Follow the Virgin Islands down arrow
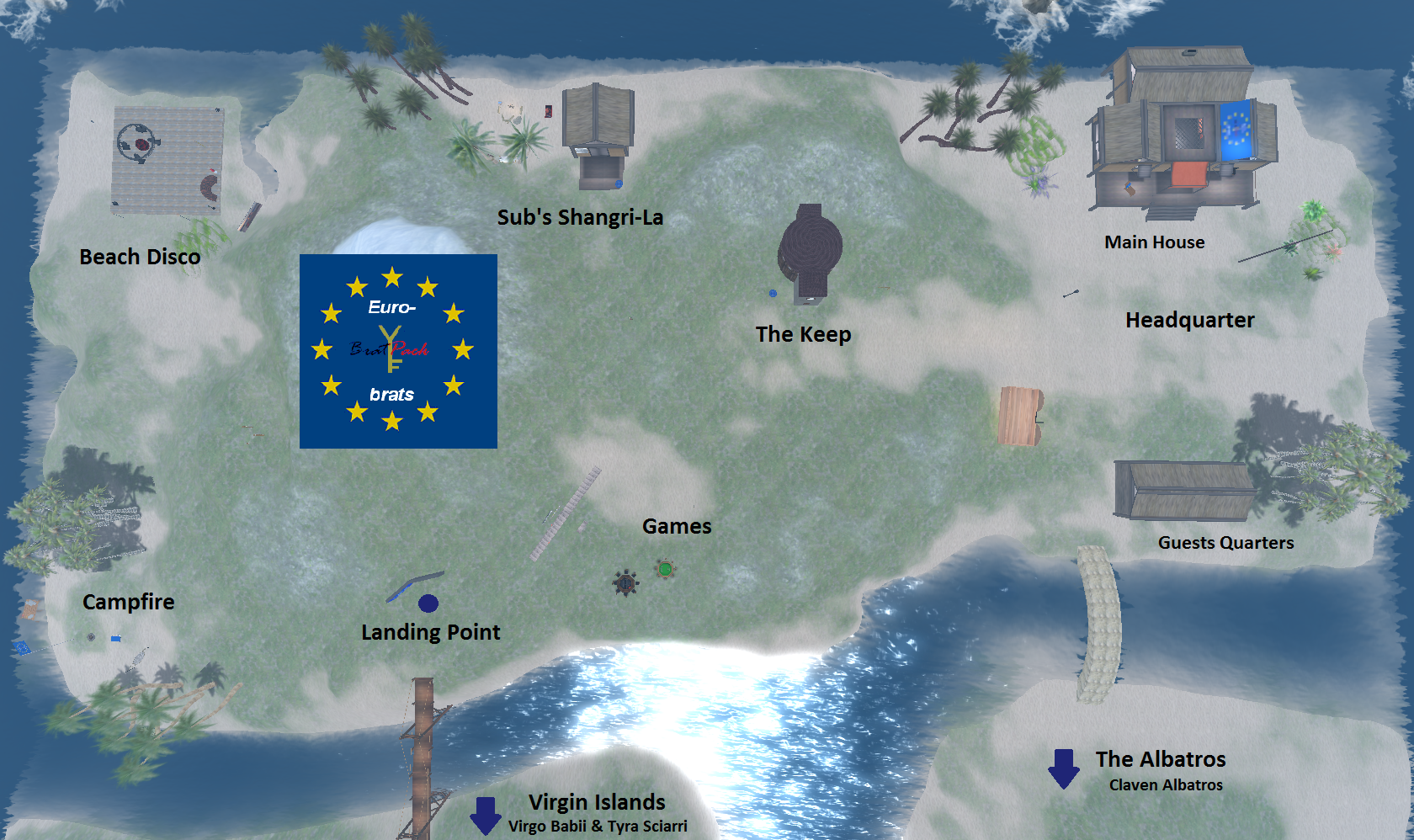The image size is (1414, 840). click(486, 815)
